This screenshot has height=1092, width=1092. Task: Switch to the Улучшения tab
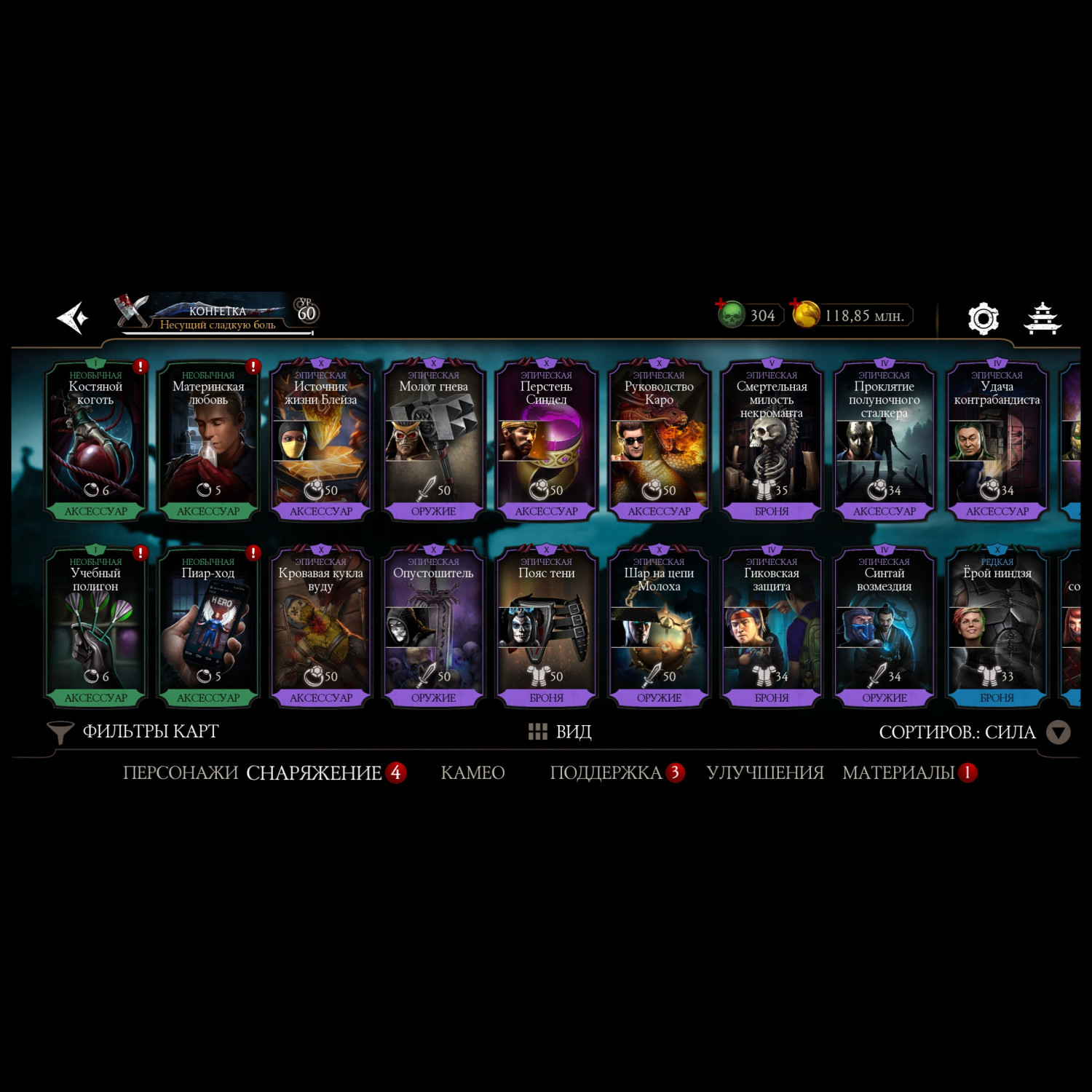pos(764,772)
